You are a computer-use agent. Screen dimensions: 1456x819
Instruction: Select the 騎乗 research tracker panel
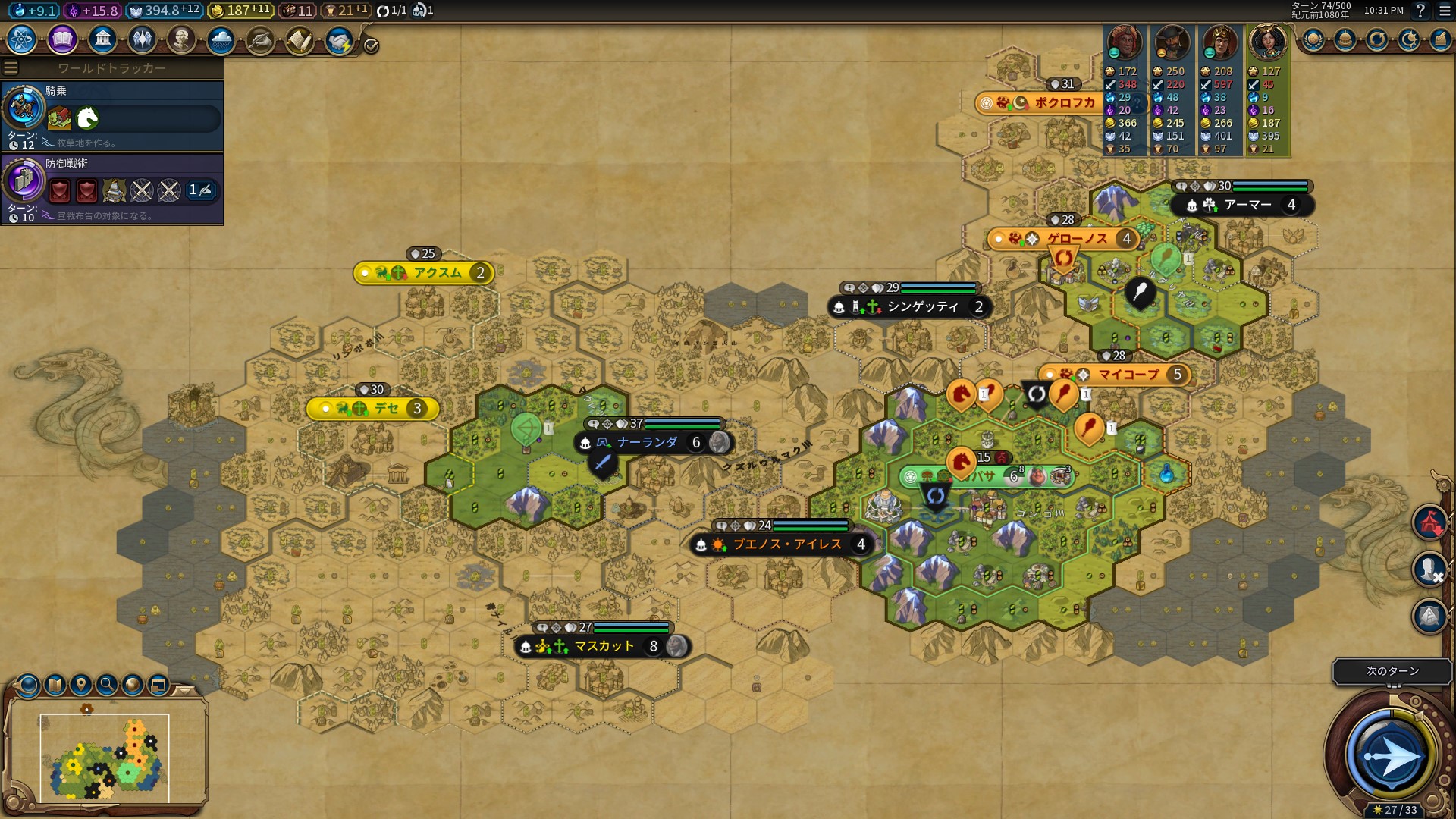(112, 117)
